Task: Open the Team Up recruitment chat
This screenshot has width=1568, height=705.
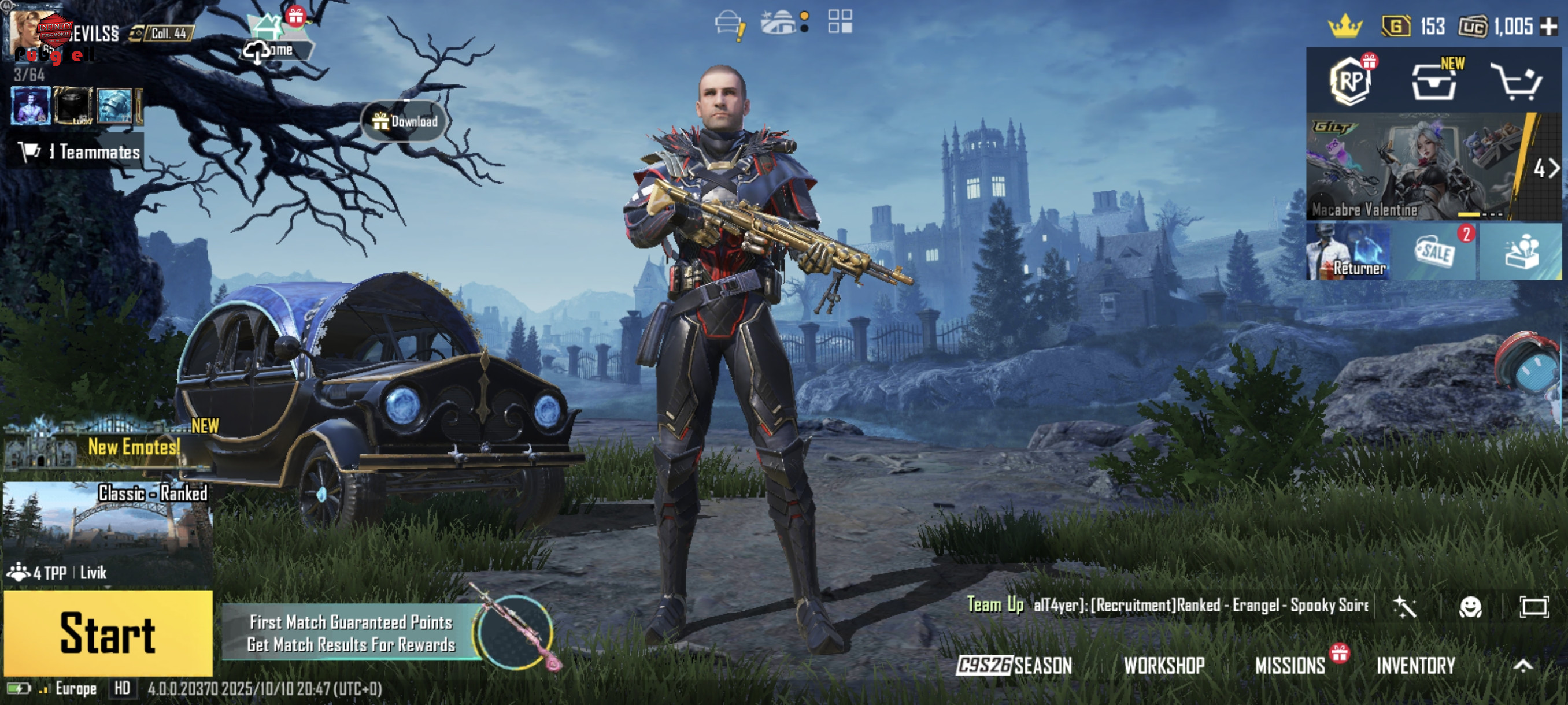Action: coord(1168,604)
